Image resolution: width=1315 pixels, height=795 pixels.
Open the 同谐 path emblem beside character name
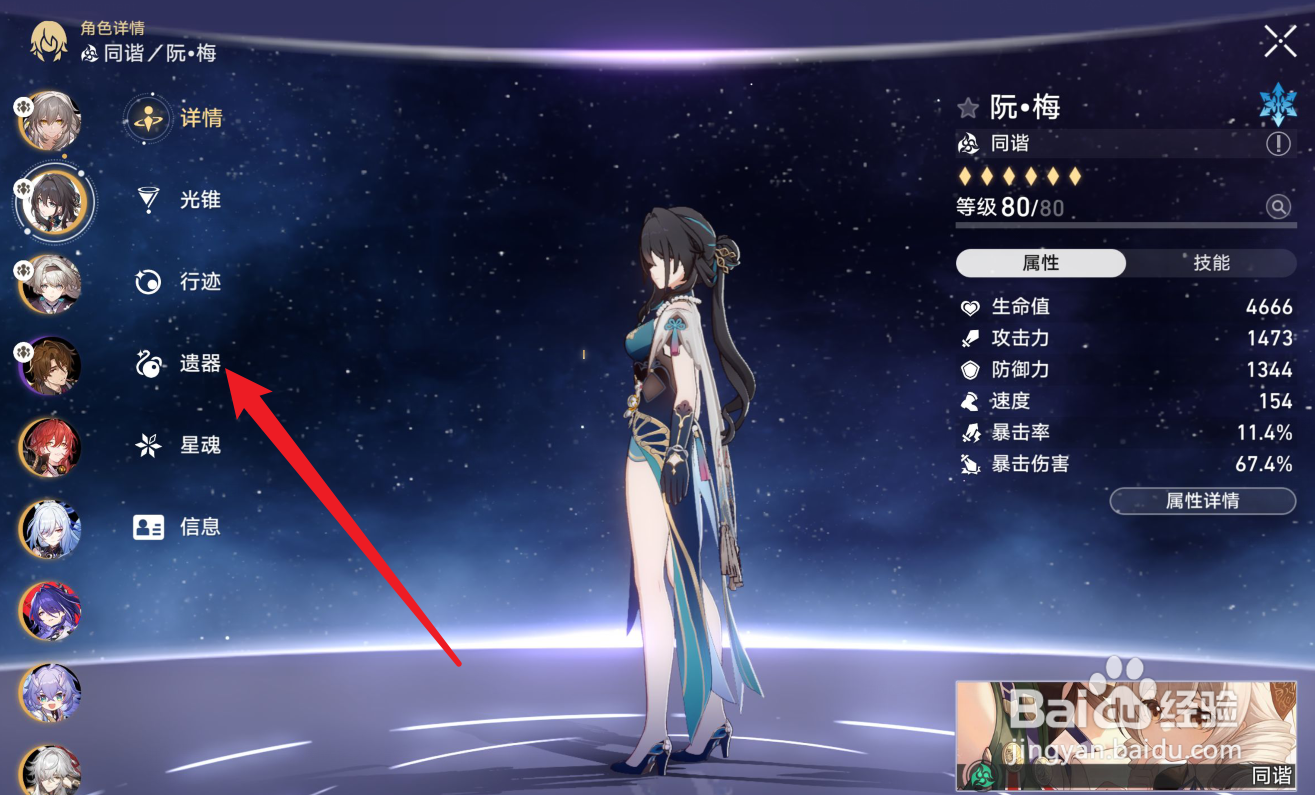point(968,144)
